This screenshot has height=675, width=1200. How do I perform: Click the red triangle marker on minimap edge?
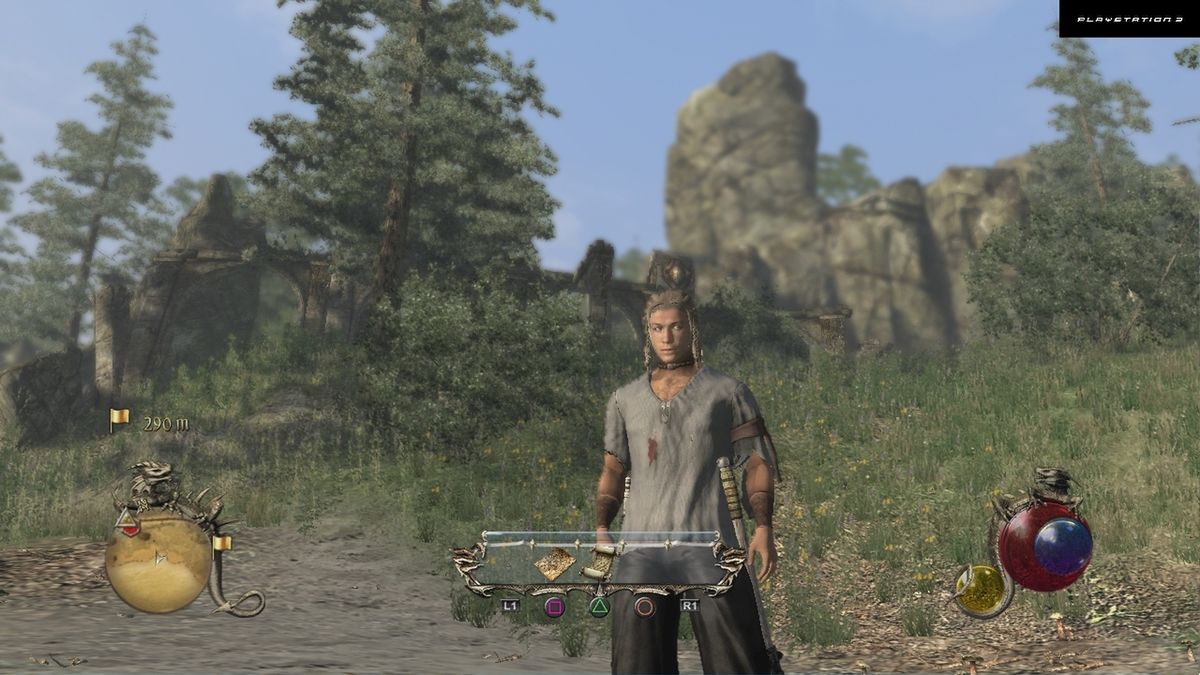pyautogui.click(x=127, y=518)
